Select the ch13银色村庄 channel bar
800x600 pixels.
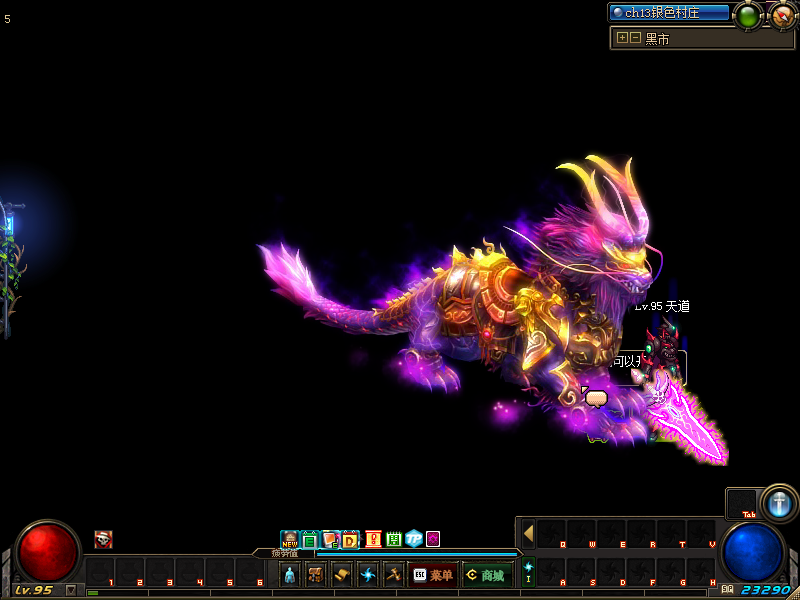(669, 13)
